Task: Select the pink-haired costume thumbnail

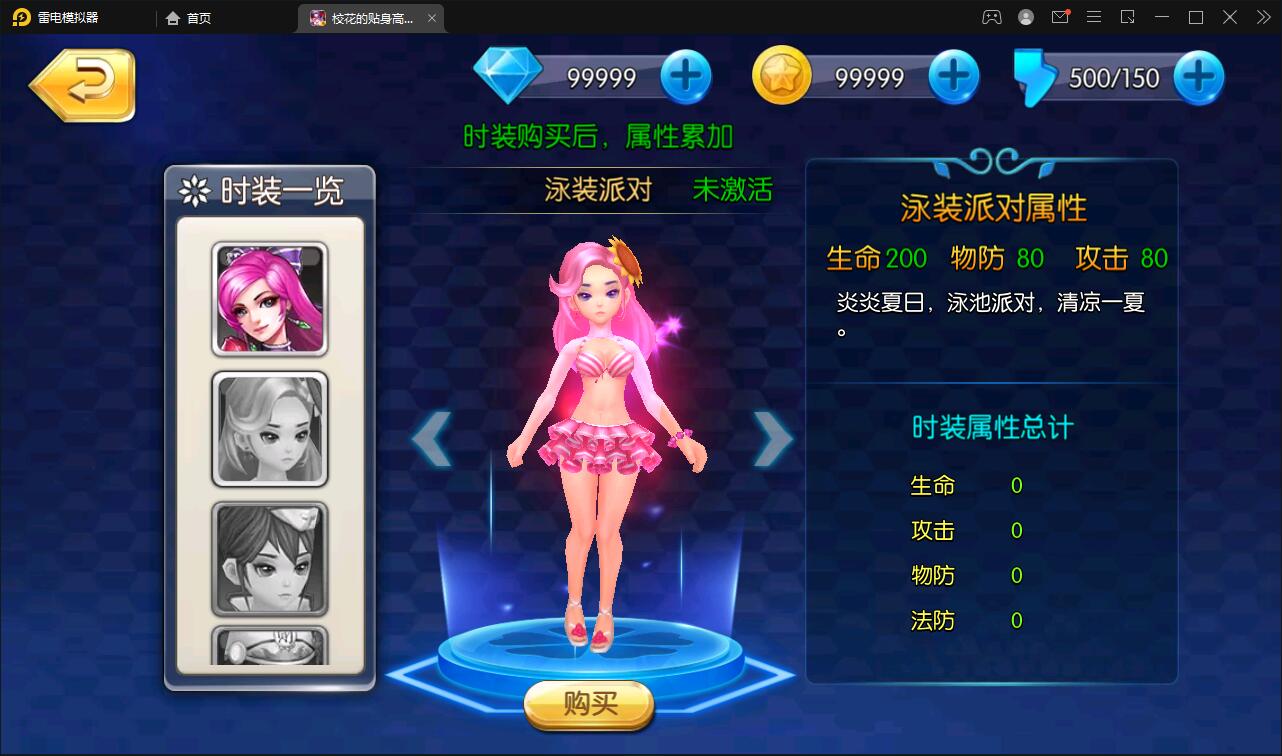Action: (x=268, y=297)
